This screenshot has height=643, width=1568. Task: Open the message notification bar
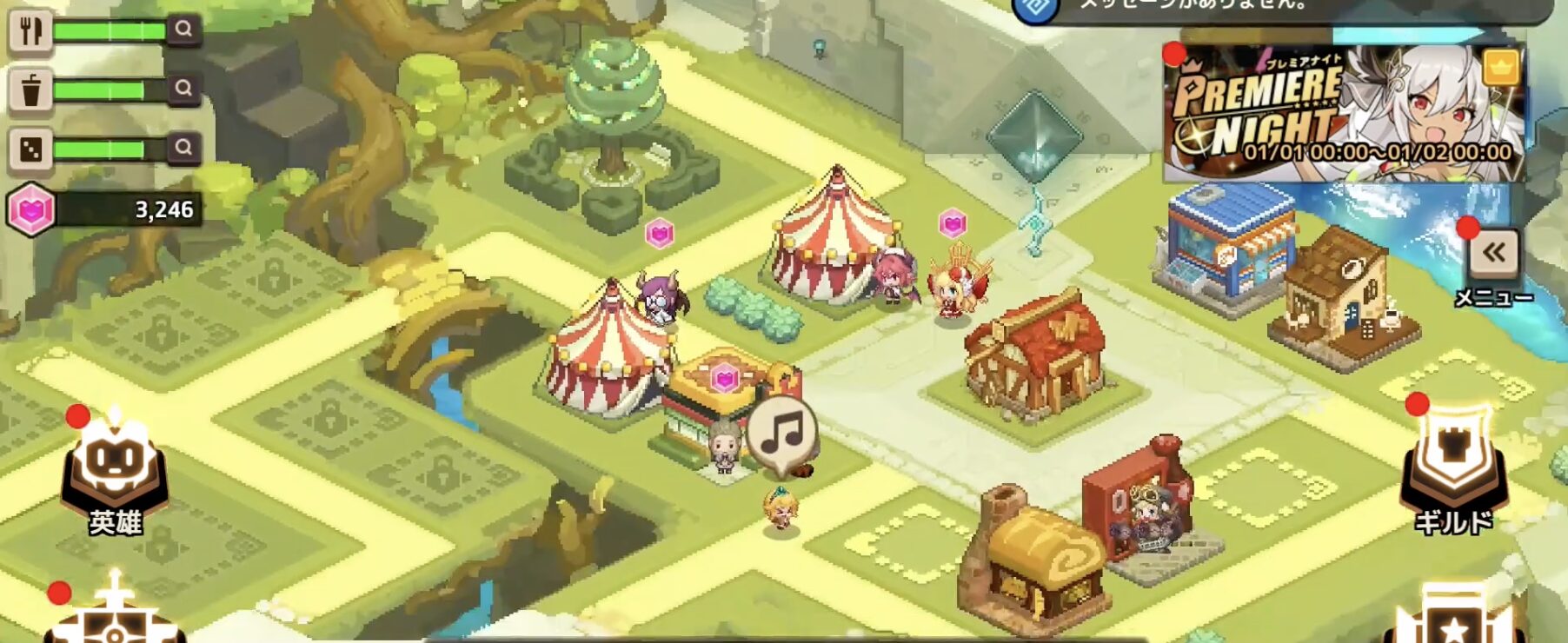1286,7
